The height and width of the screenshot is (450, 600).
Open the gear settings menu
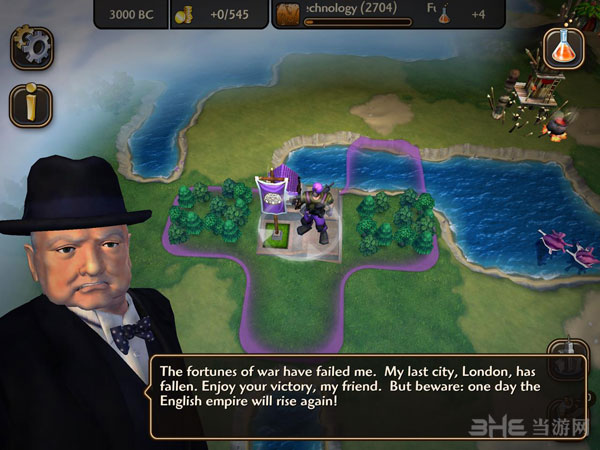[x=31, y=46]
